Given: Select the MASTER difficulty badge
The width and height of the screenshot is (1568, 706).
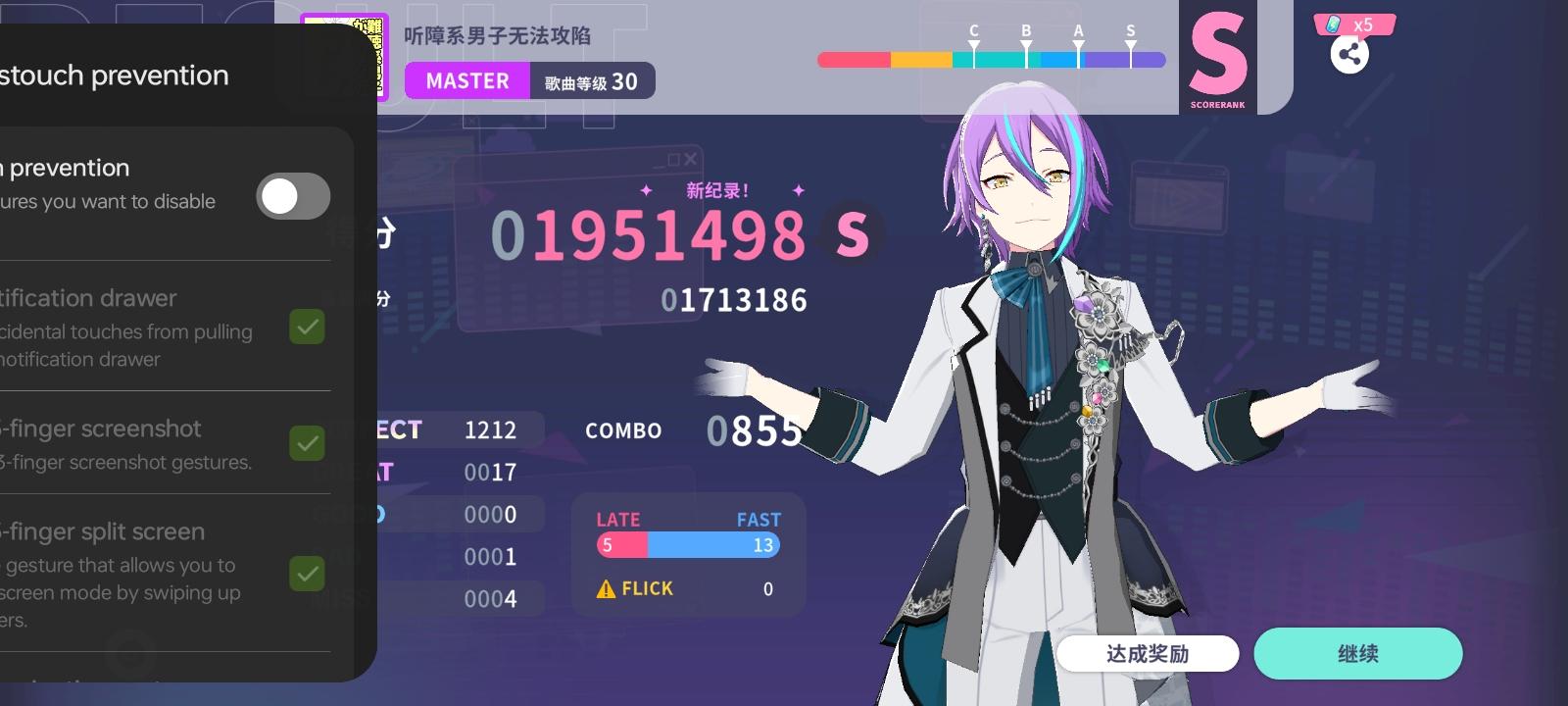Looking at the screenshot, I should pyautogui.click(x=467, y=80).
